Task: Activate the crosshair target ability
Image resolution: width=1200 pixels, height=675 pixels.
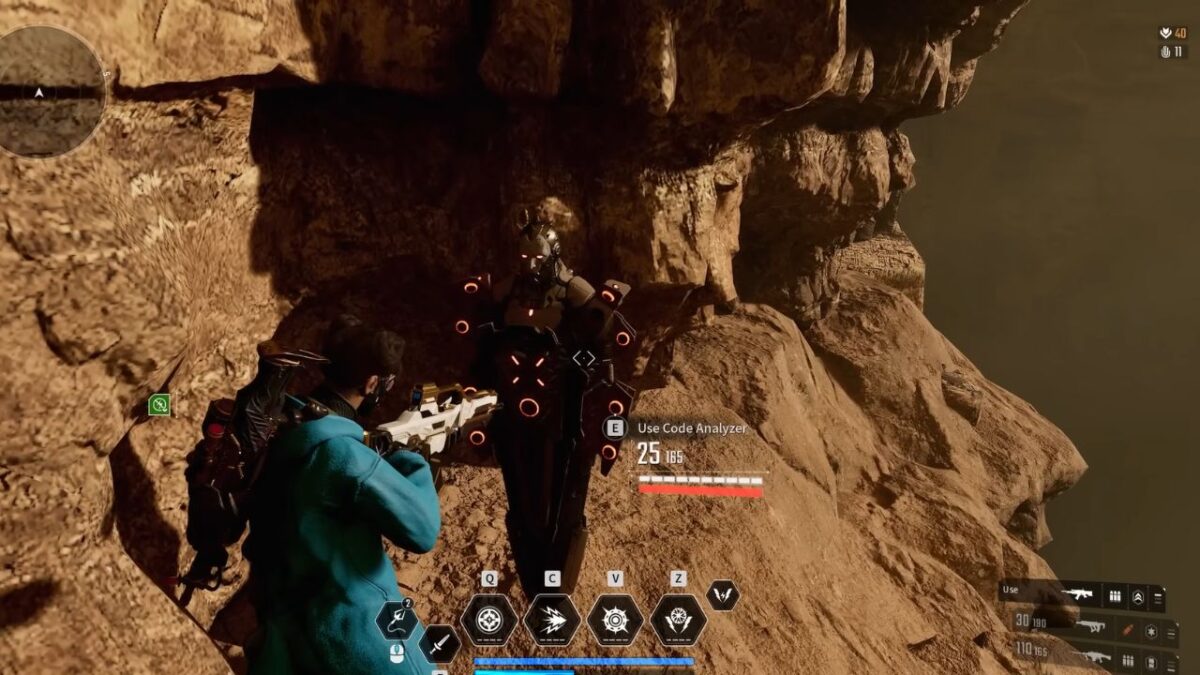Action: click(x=489, y=620)
